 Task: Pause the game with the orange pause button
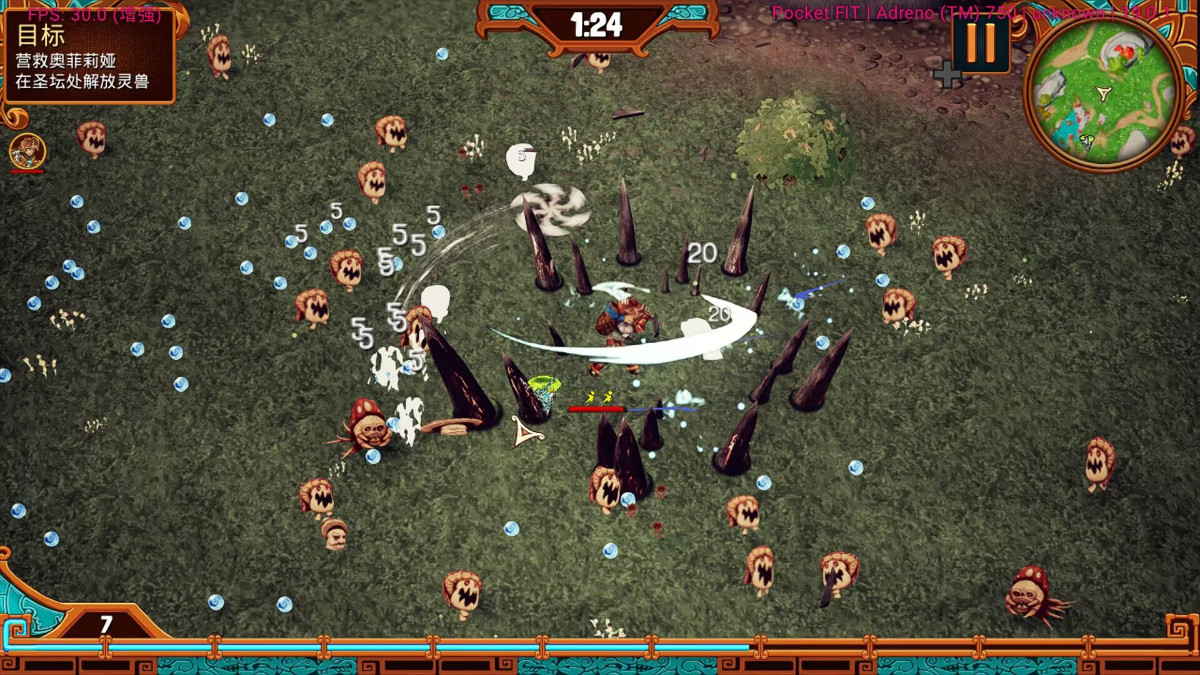[980, 43]
